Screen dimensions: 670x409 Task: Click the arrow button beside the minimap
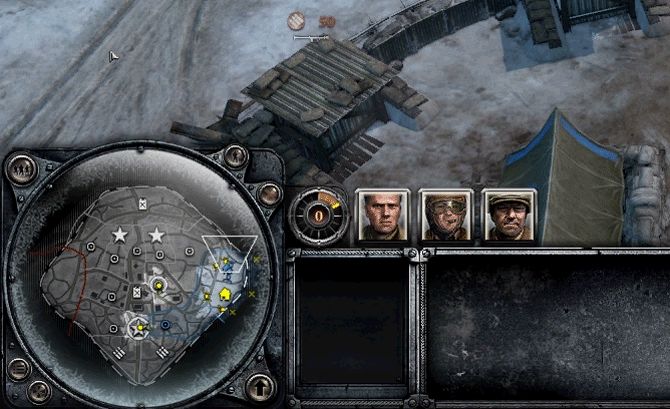click(260, 384)
